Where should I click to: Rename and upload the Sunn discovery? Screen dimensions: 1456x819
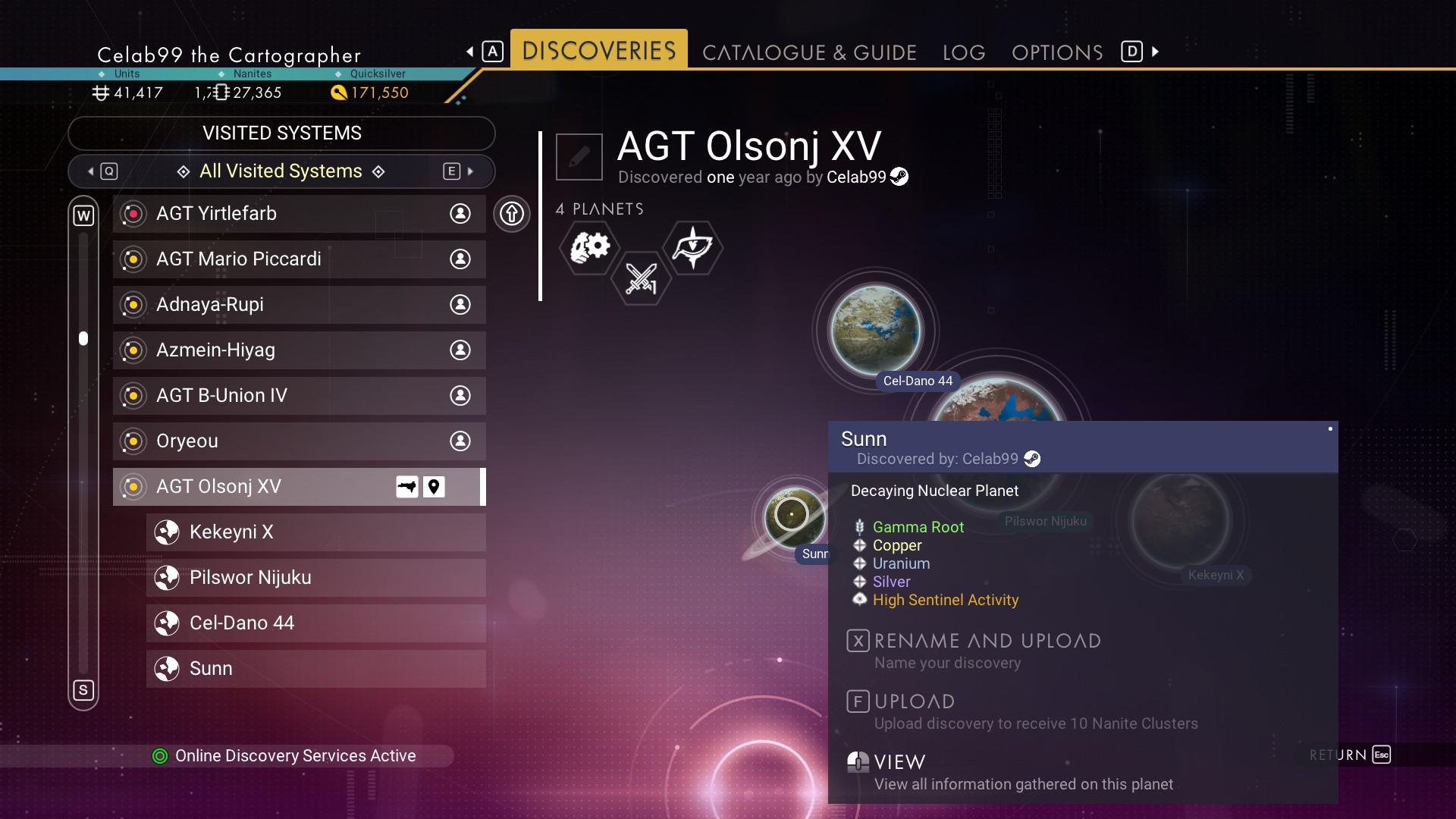point(986,642)
